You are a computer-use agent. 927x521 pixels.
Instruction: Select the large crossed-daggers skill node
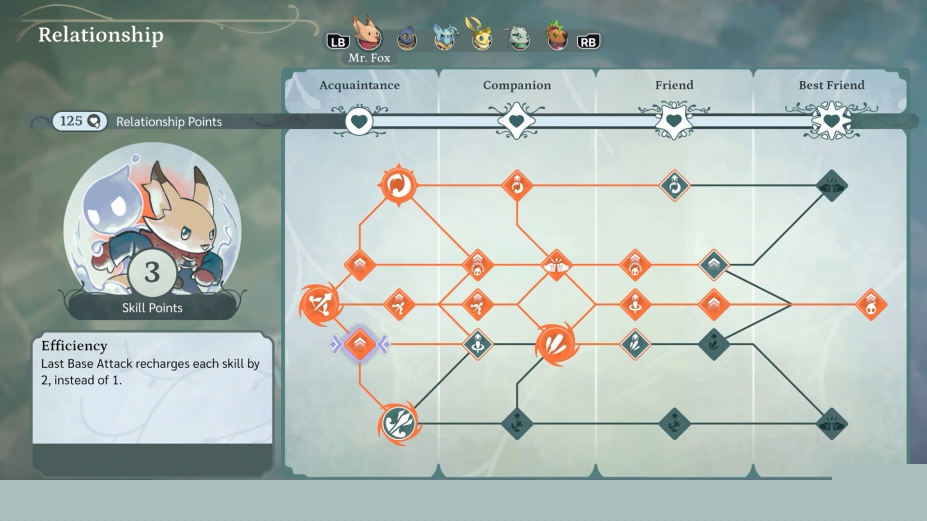pyautogui.click(x=399, y=423)
